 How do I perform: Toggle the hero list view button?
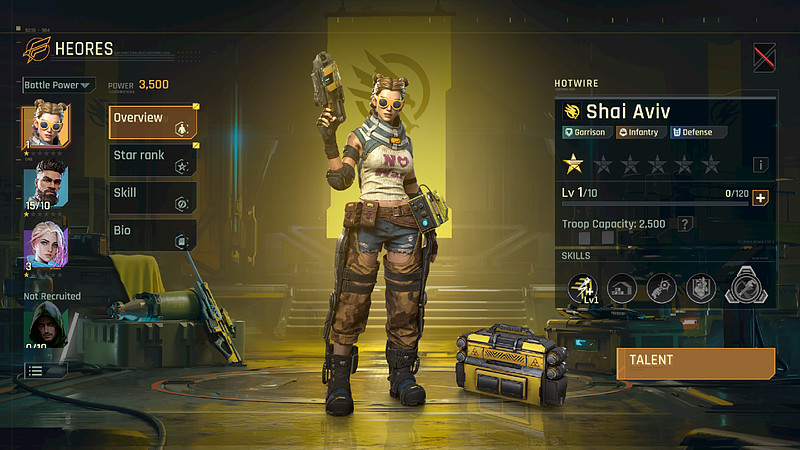click(x=45, y=370)
